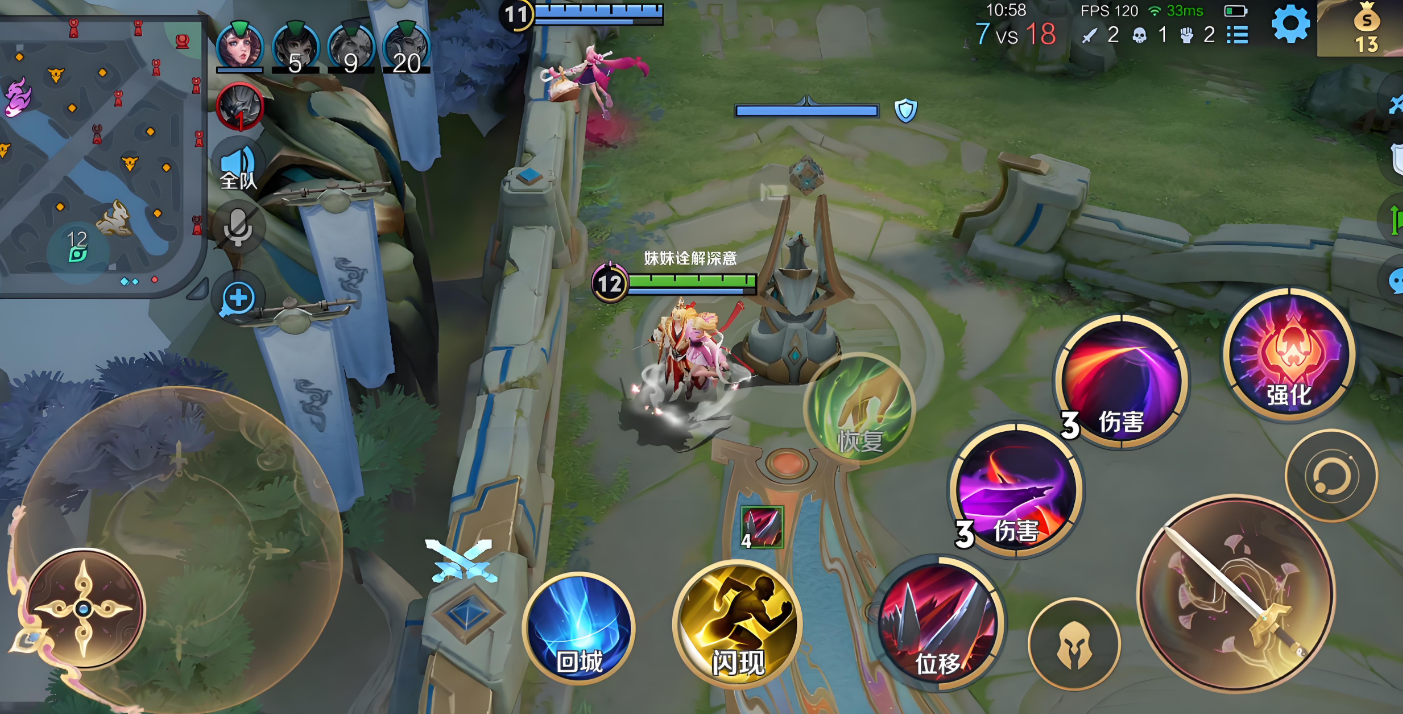Tap the 回城 recall spell
This screenshot has height=714, width=1403.
pos(578,629)
